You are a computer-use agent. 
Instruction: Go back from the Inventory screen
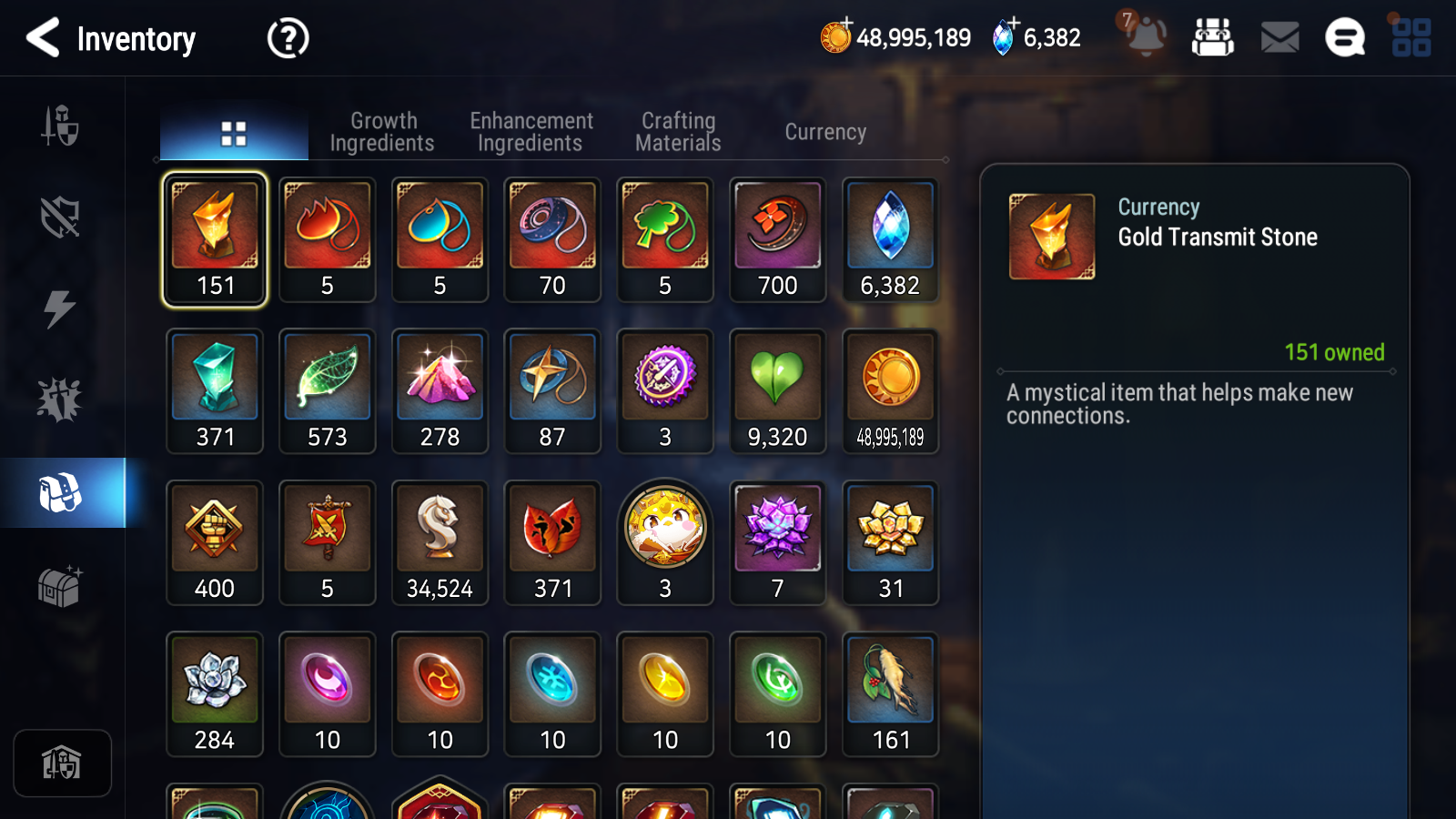tap(43, 38)
